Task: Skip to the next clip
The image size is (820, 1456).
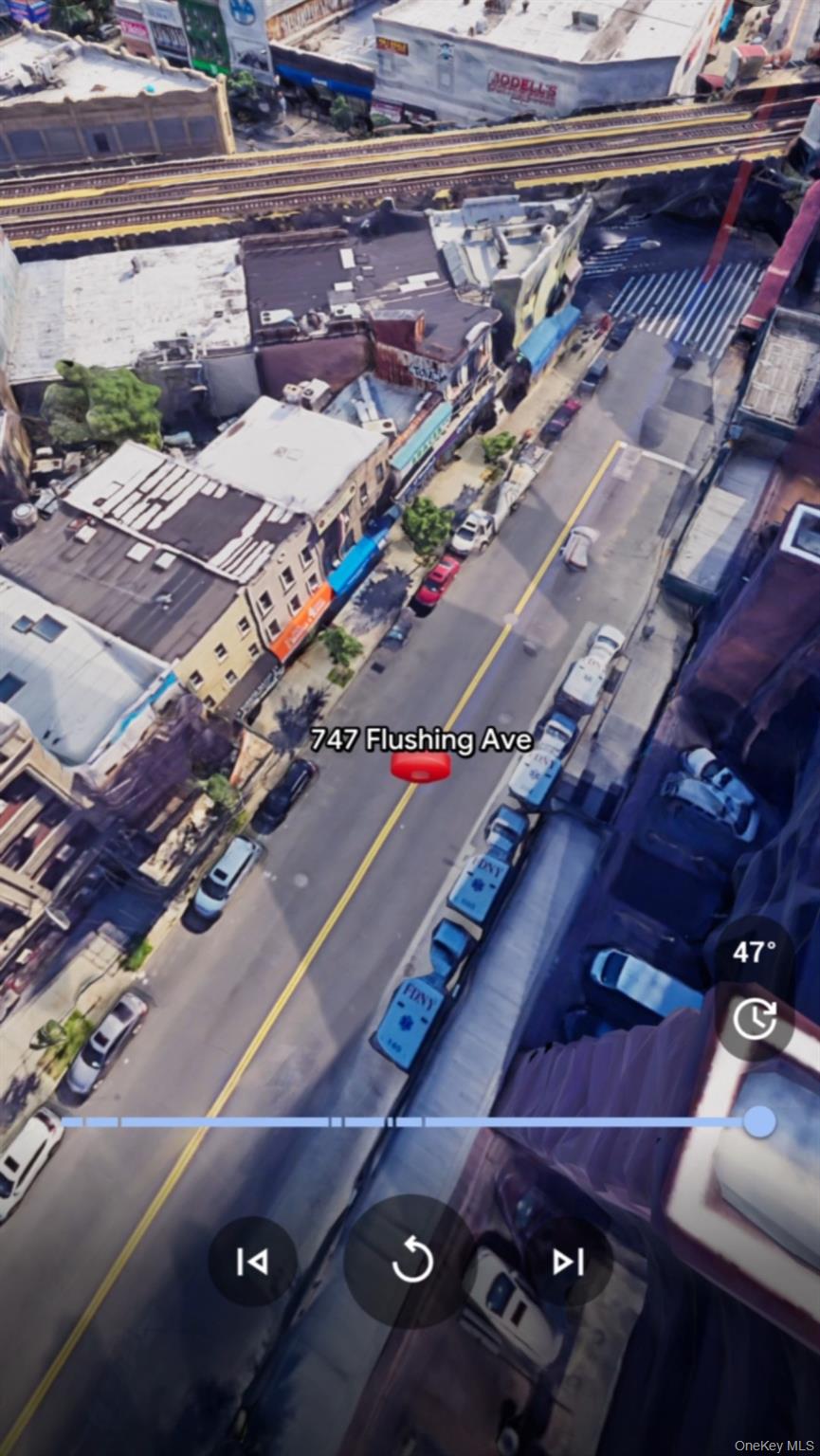Action: pos(568,1262)
